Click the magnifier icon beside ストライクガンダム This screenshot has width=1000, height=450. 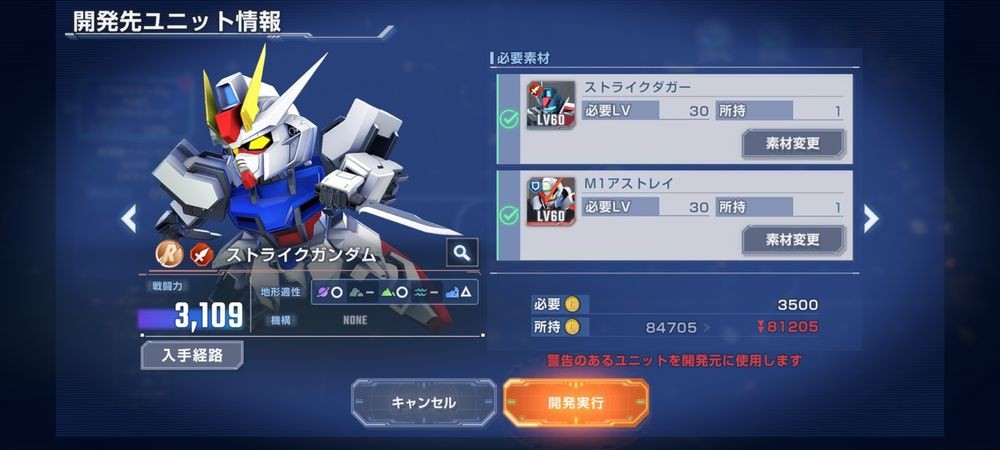click(461, 253)
